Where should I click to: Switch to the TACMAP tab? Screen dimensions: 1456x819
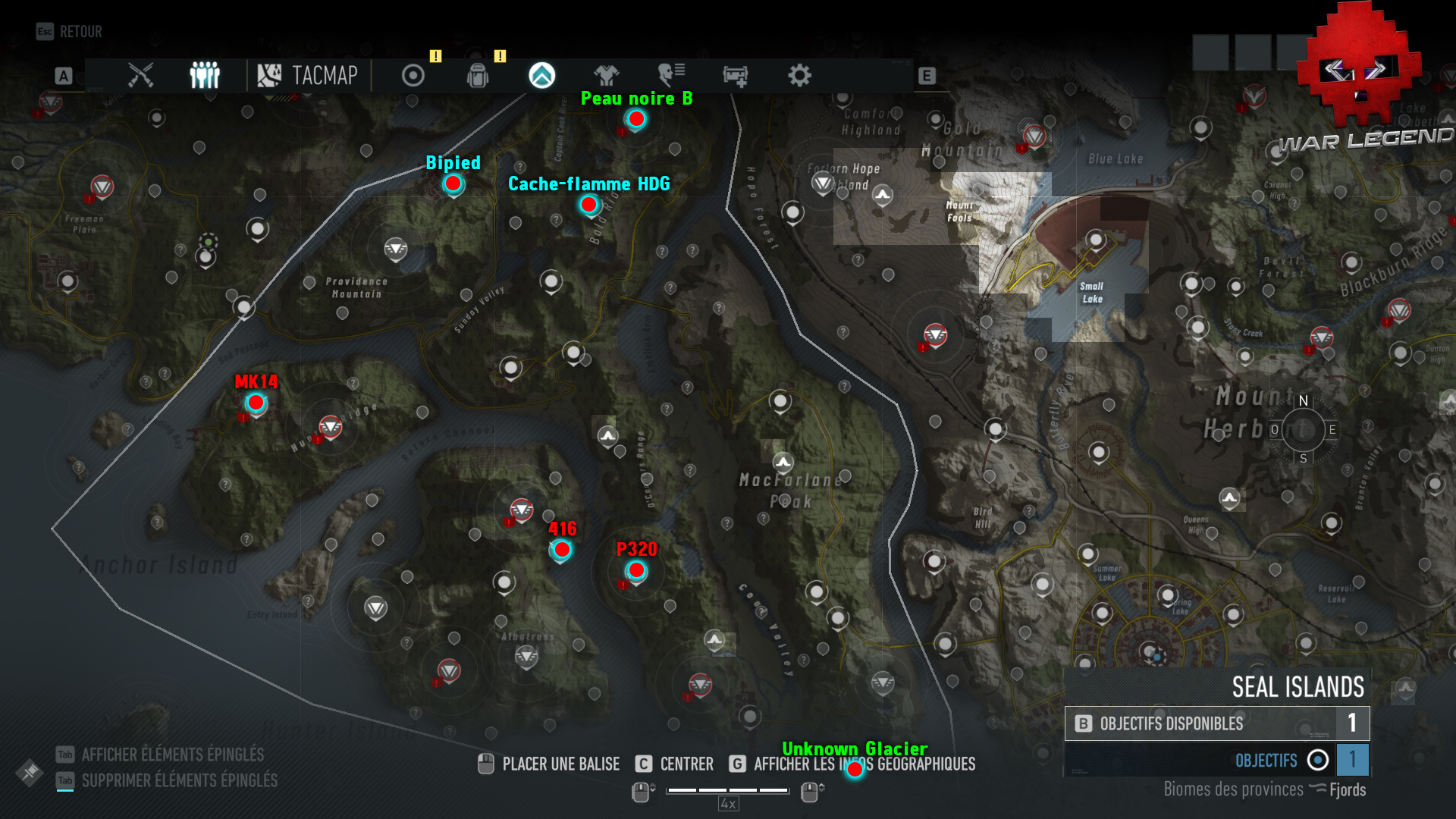[x=309, y=75]
